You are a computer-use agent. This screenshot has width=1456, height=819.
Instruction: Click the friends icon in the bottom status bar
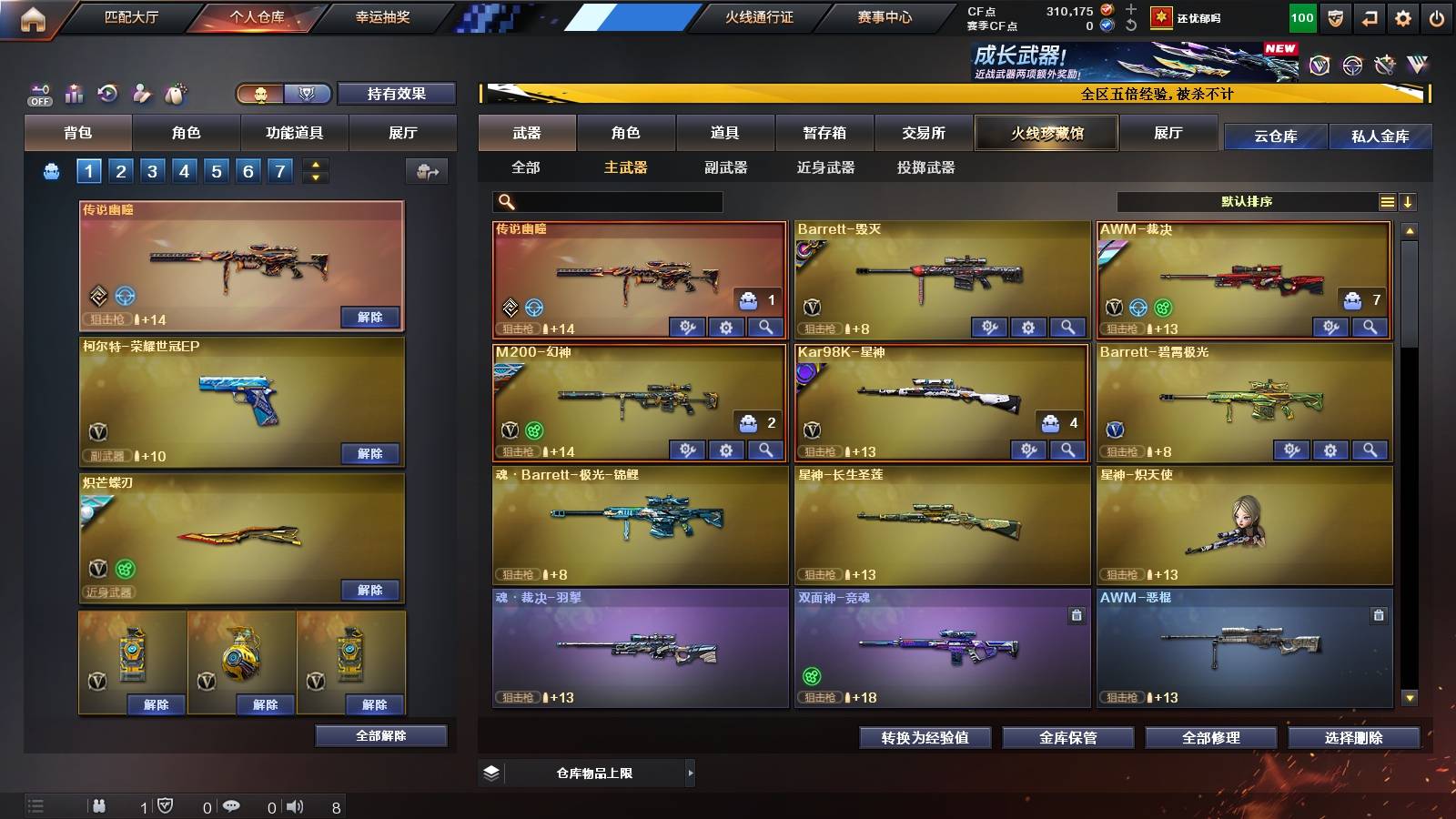point(98,805)
